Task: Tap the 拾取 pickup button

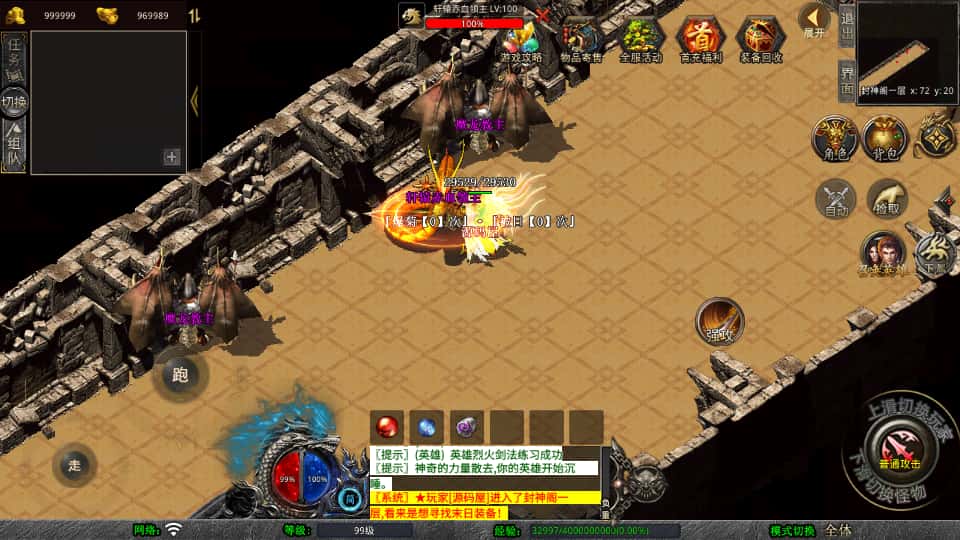Action: 887,199
